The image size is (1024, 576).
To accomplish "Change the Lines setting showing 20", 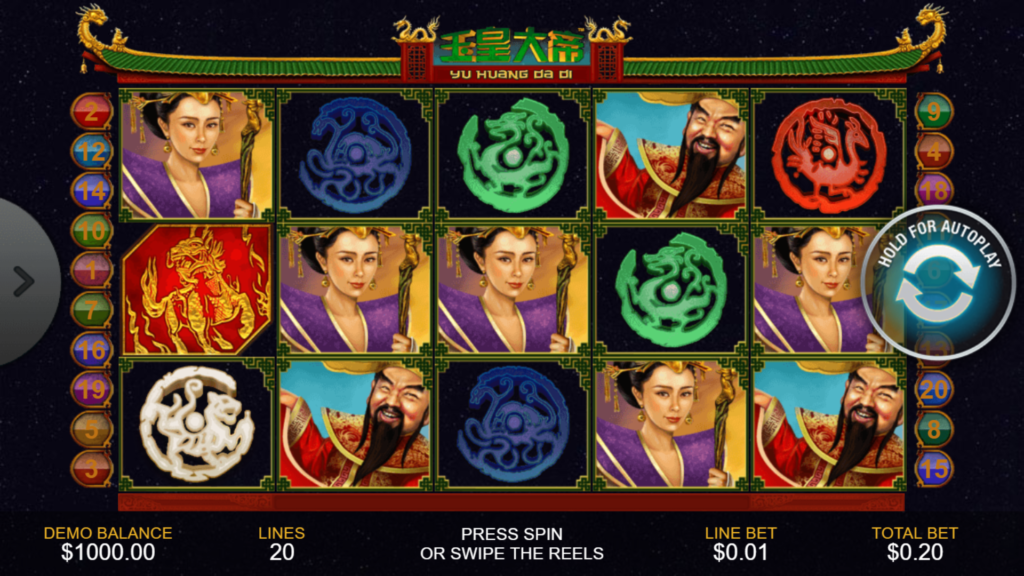I will pyautogui.click(x=281, y=543).
